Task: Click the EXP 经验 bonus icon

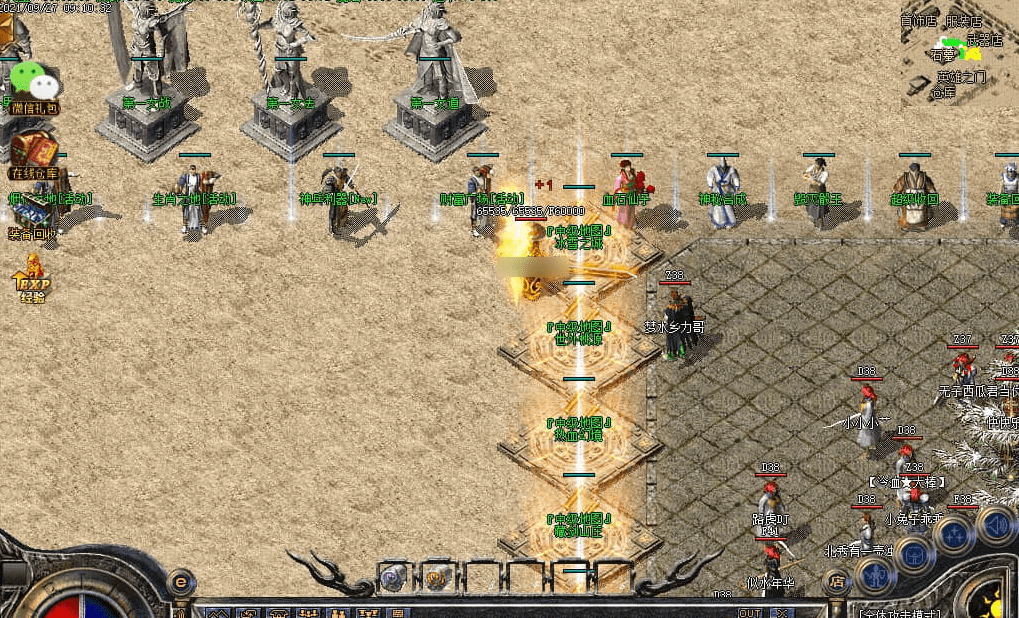Action: (x=32, y=279)
